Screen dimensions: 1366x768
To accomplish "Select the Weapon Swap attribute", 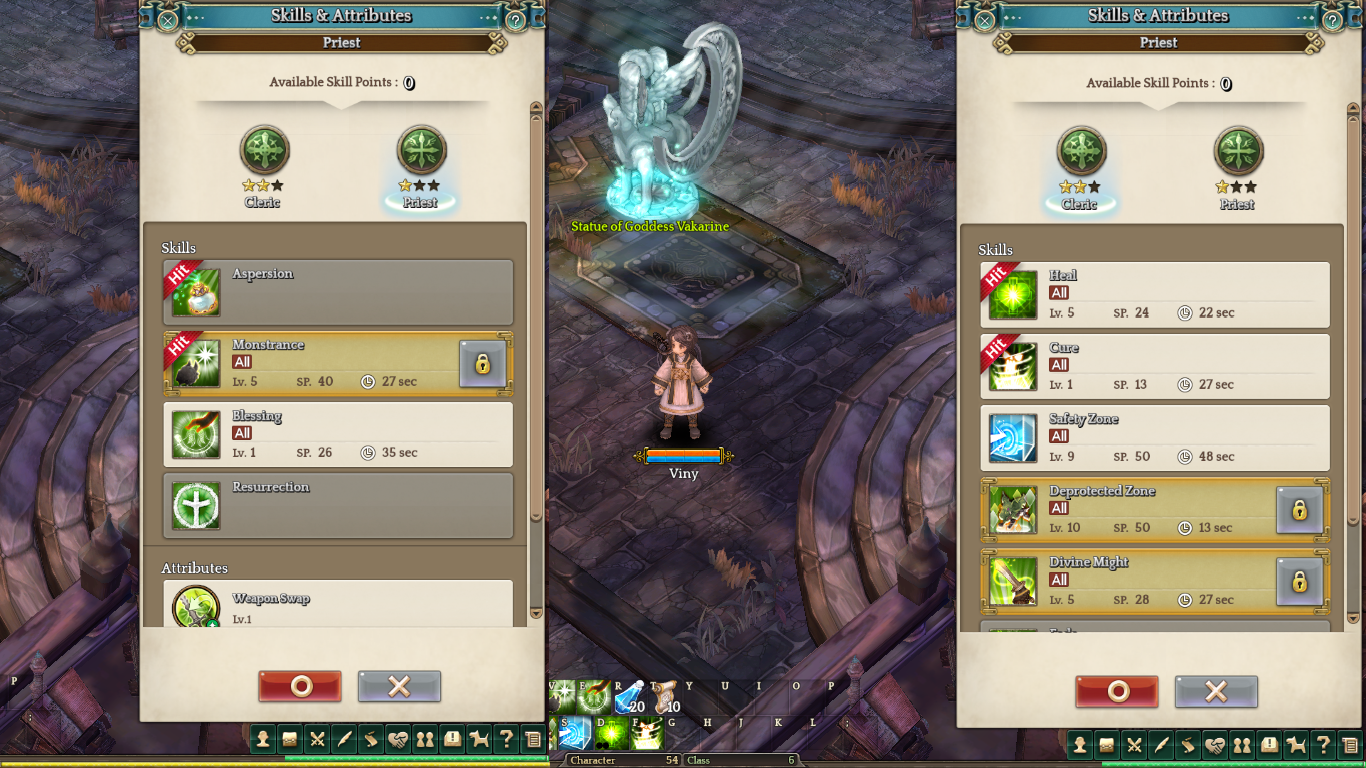I will [338, 605].
